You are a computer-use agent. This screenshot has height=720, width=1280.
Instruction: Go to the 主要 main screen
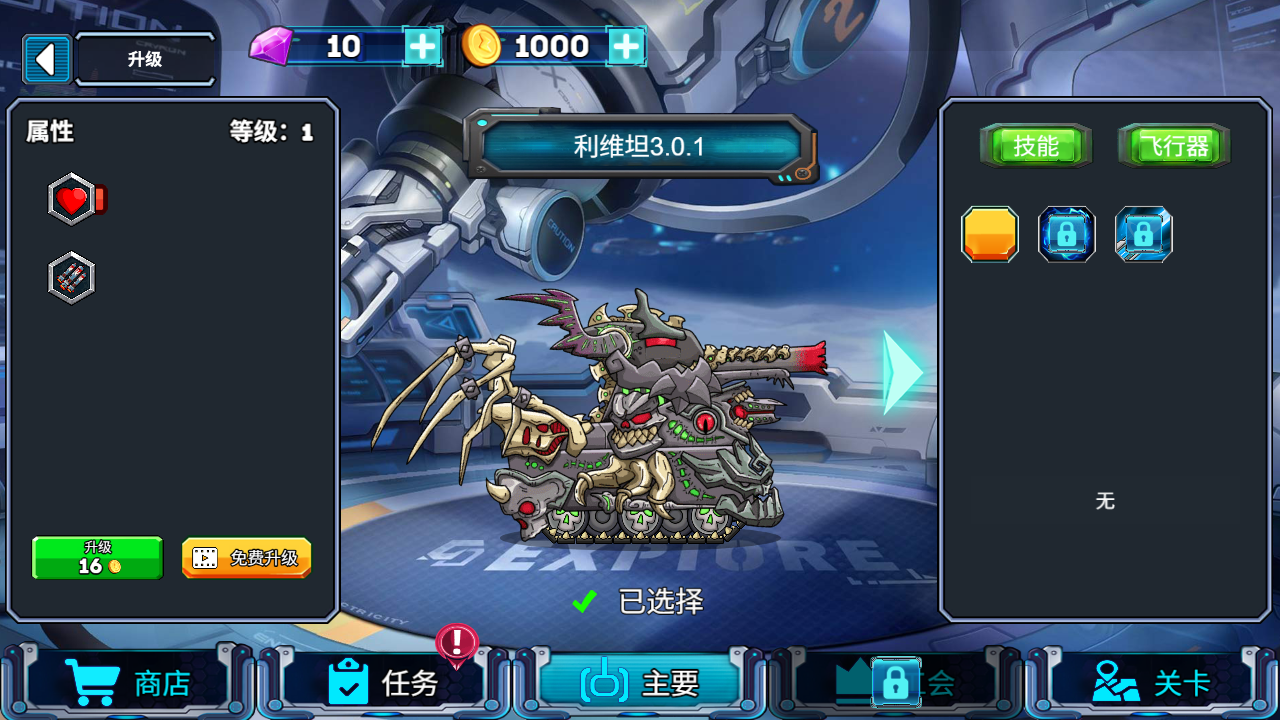pos(640,683)
